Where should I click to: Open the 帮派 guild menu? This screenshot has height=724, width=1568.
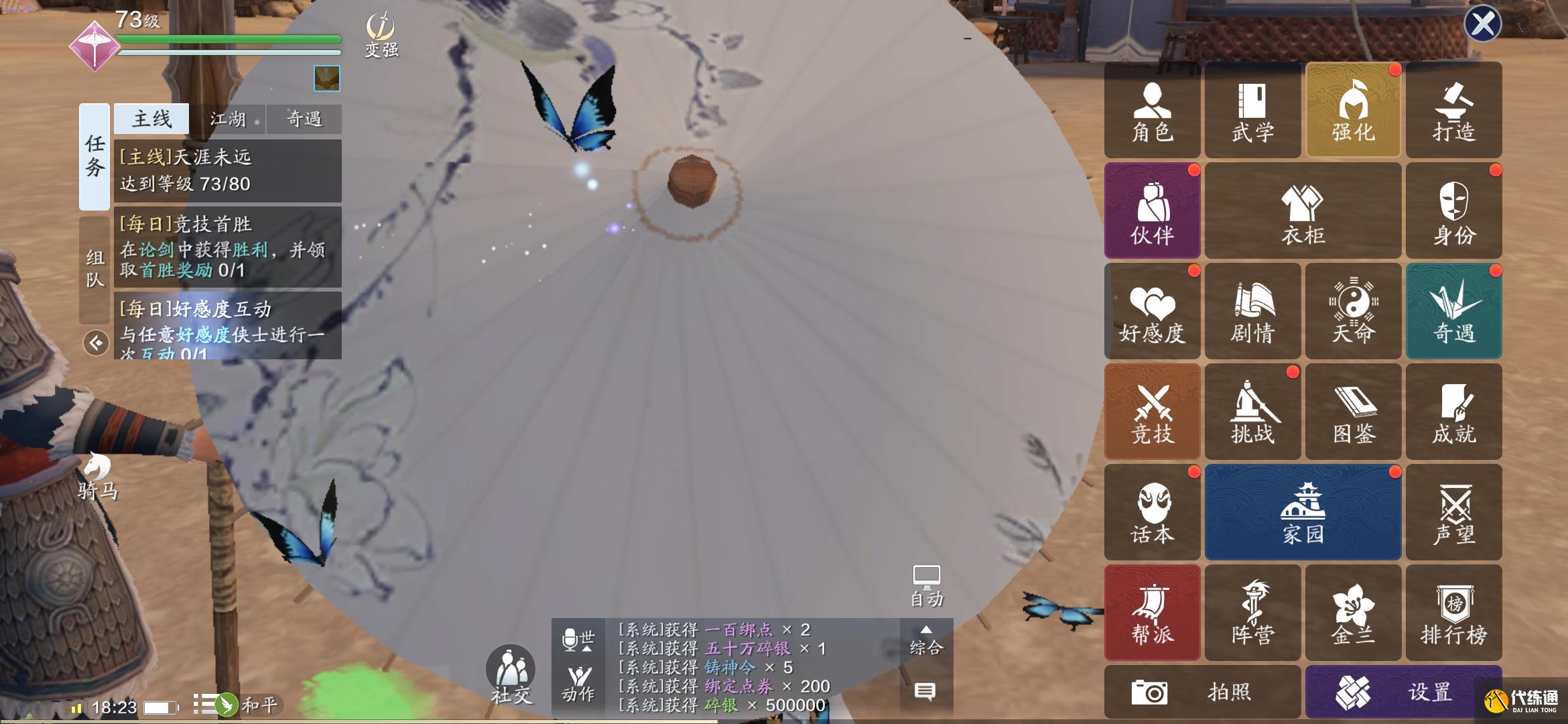(1152, 613)
